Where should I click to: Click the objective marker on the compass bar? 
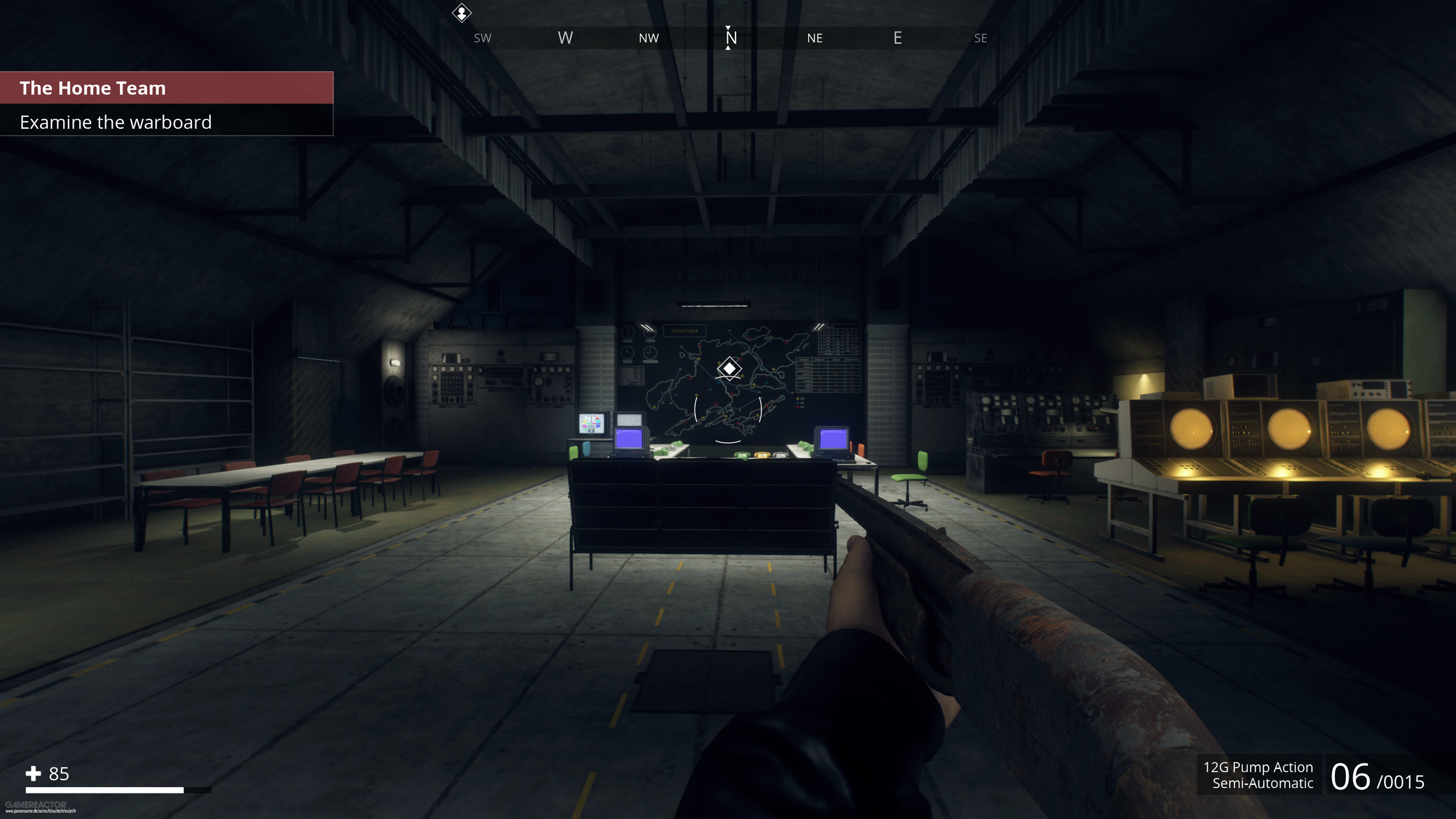(x=461, y=13)
